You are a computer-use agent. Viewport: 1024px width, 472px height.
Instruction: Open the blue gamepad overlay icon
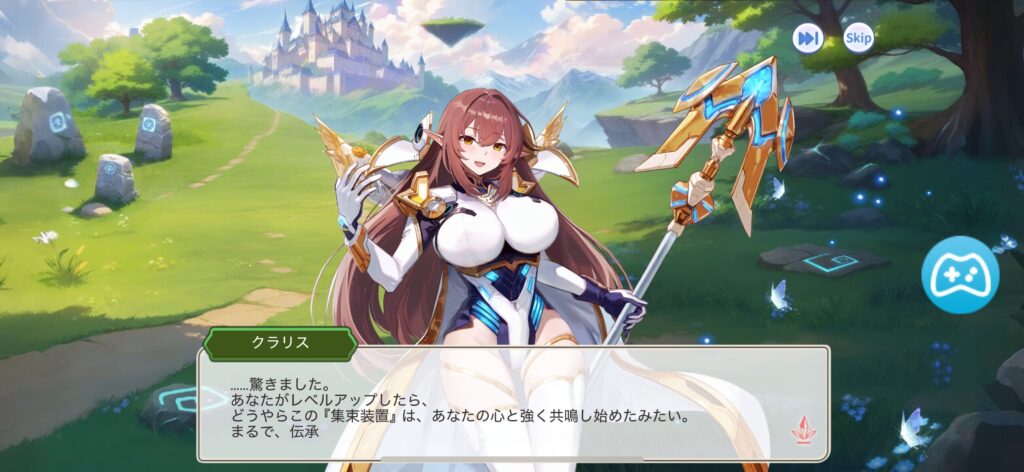tap(960, 275)
